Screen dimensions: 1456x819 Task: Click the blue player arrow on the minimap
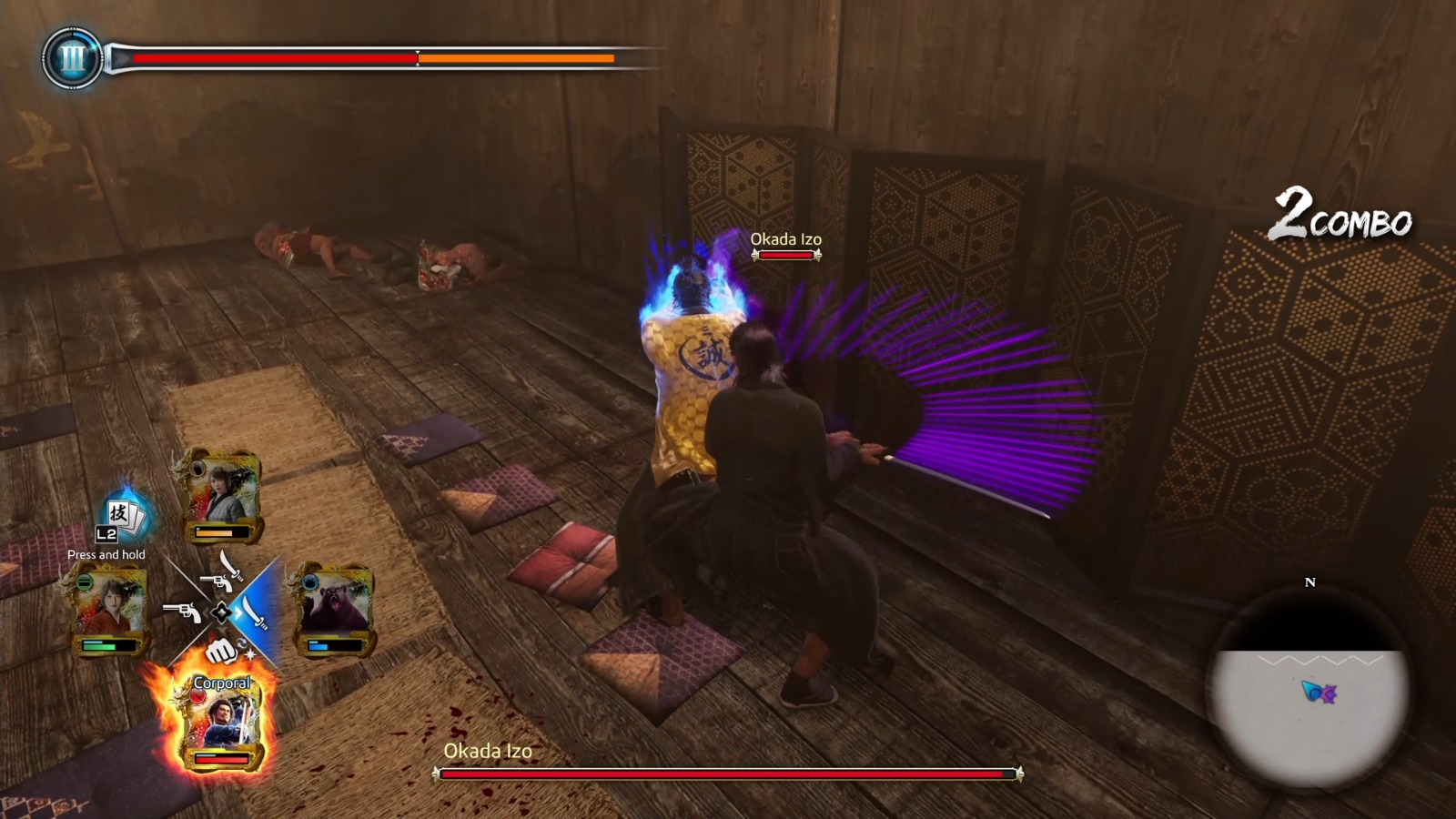(1311, 691)
